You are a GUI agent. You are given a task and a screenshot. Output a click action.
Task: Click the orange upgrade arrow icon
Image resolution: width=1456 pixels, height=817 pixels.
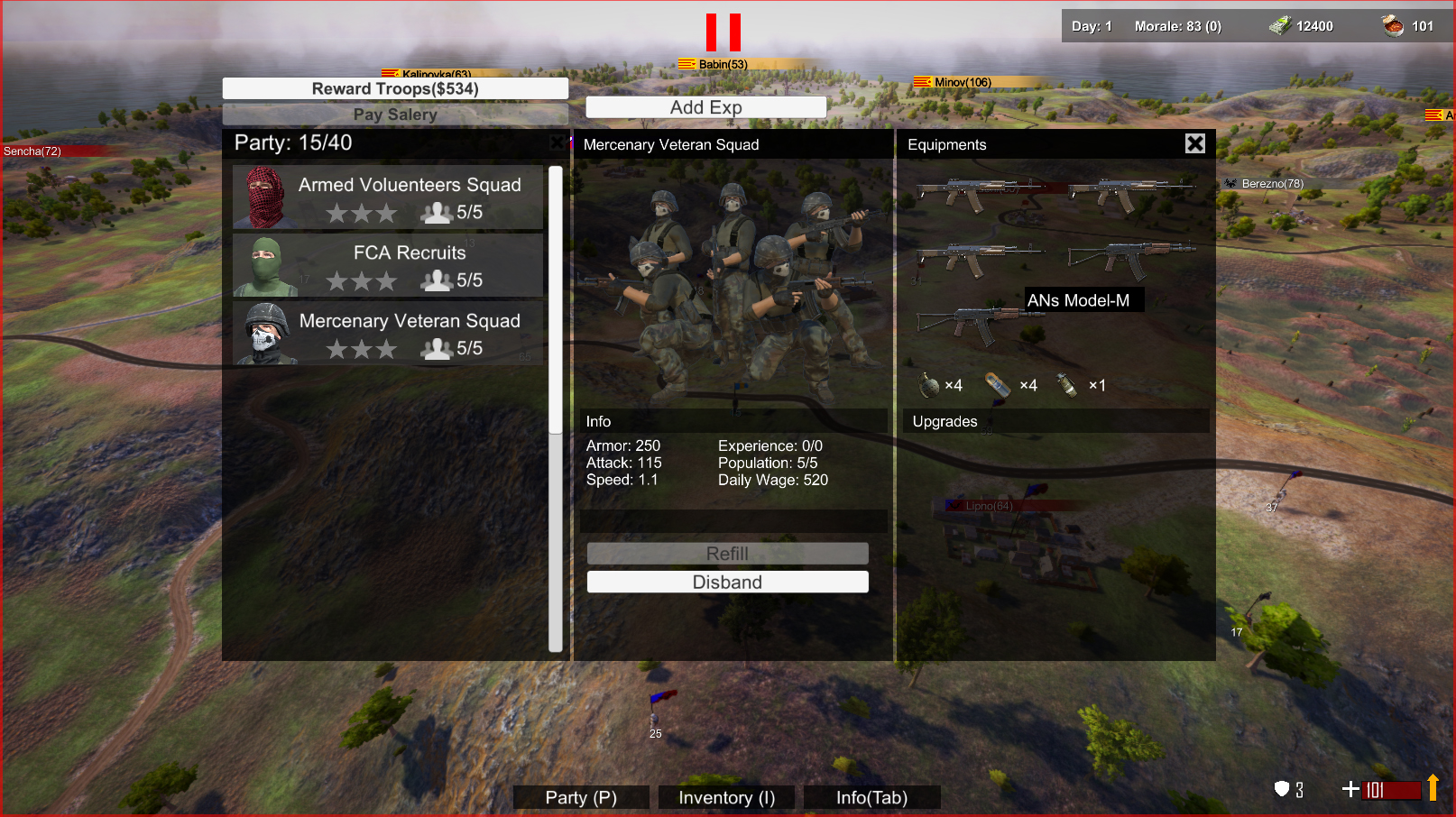pos(1433,788)
